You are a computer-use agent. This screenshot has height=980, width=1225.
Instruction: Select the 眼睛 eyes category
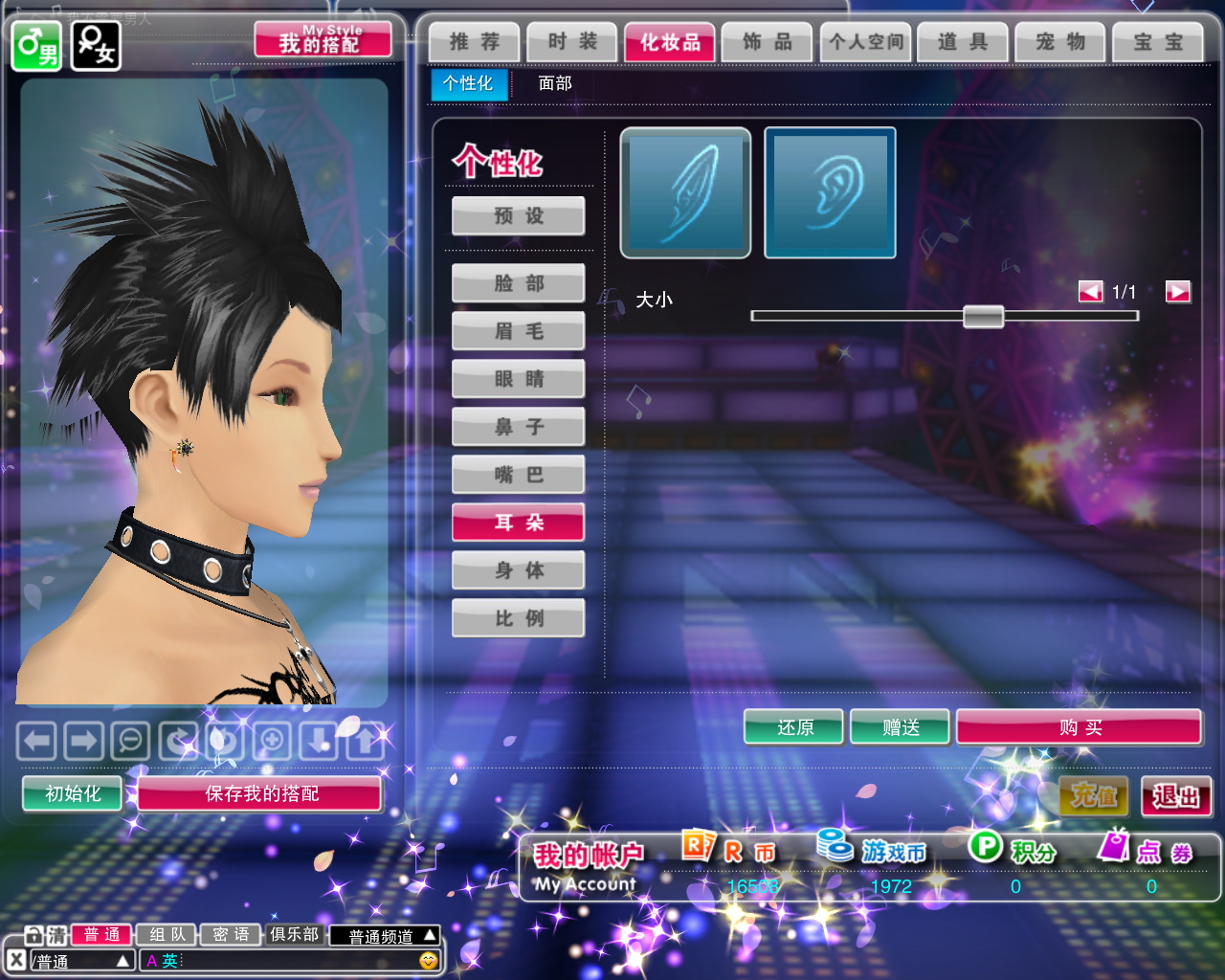(519, 379)
